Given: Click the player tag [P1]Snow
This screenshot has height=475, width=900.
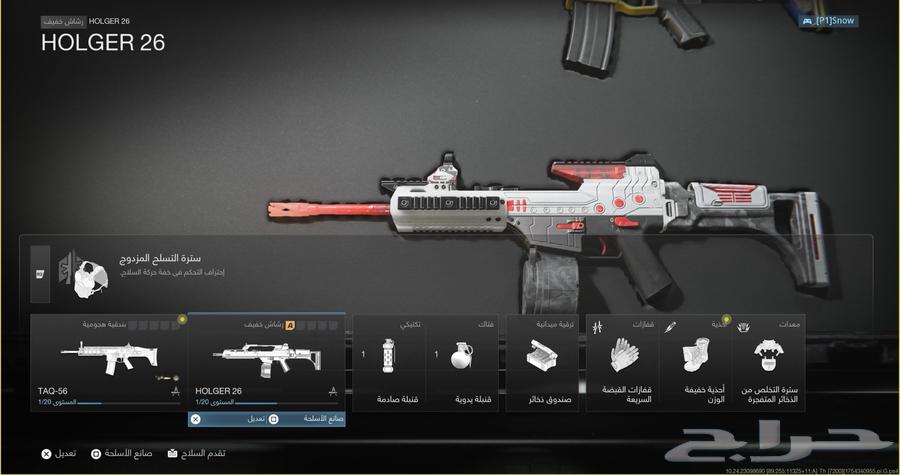Looking at the screenshot, I should [x=829, y=20].
